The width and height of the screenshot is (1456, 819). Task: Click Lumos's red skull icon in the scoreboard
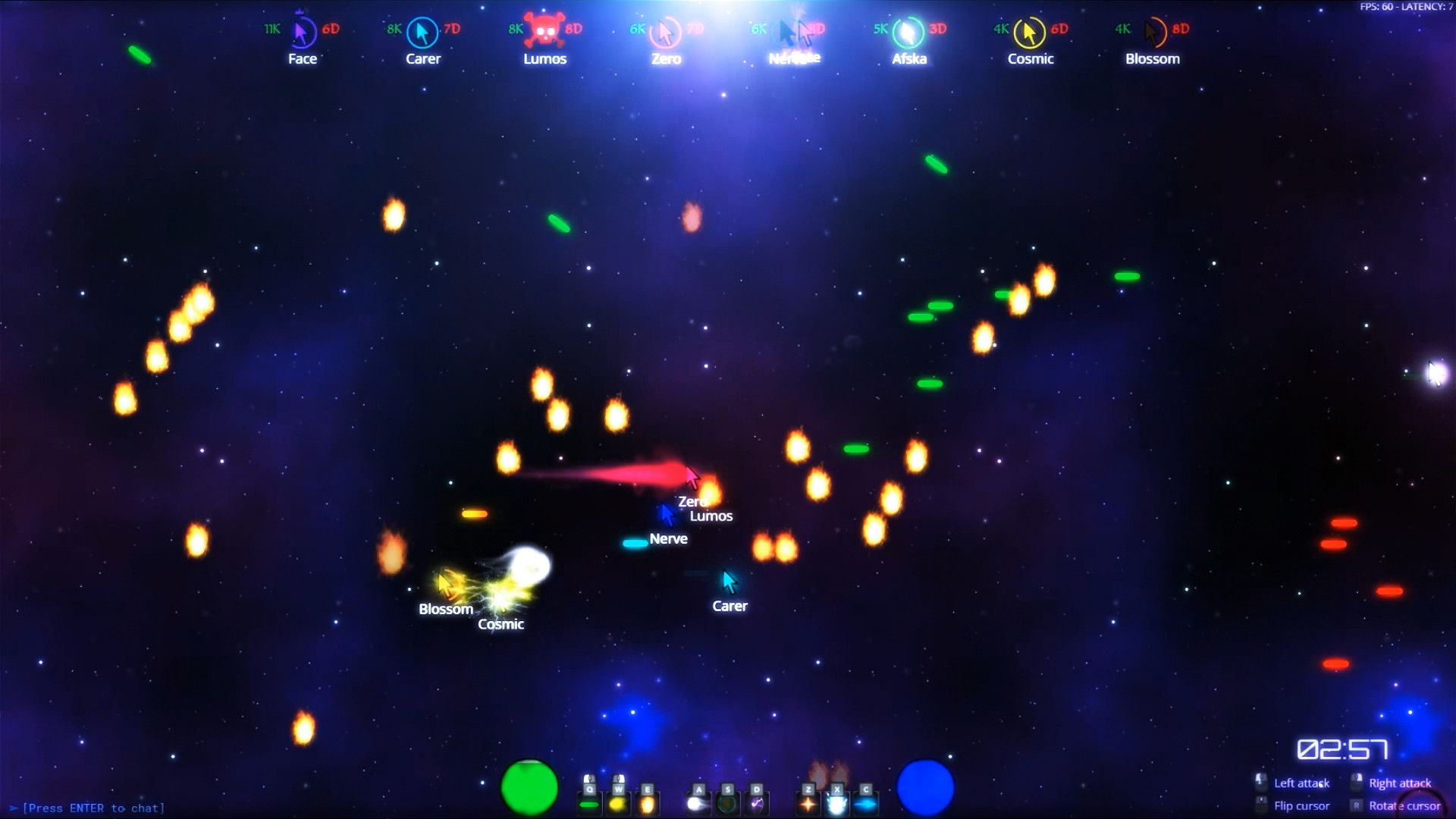[x=545, y=29]
